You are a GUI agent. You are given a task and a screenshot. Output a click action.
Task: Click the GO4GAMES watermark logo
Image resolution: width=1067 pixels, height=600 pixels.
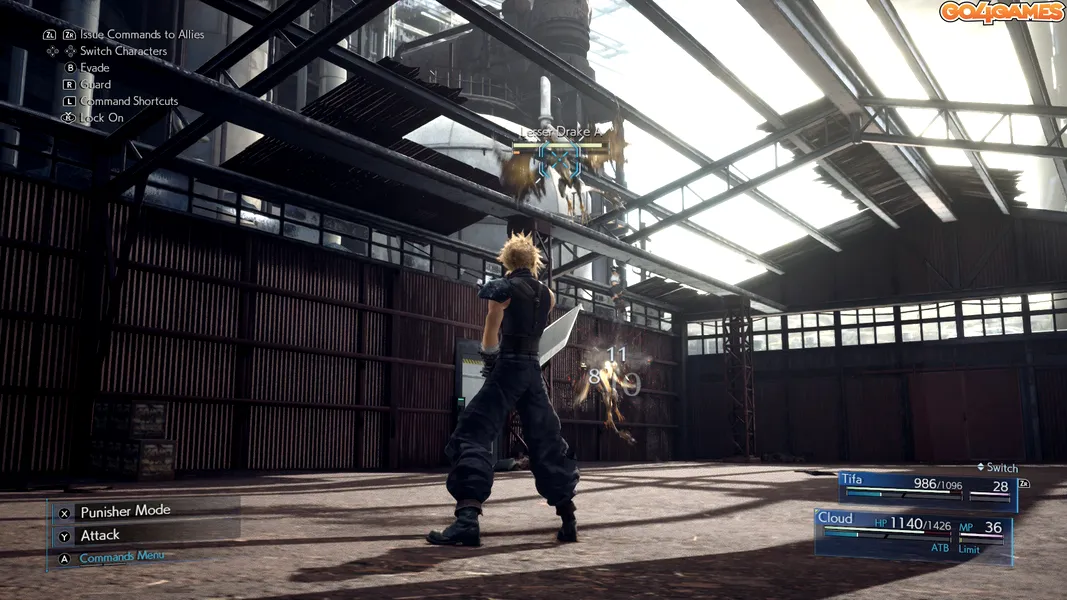point(999,12)
